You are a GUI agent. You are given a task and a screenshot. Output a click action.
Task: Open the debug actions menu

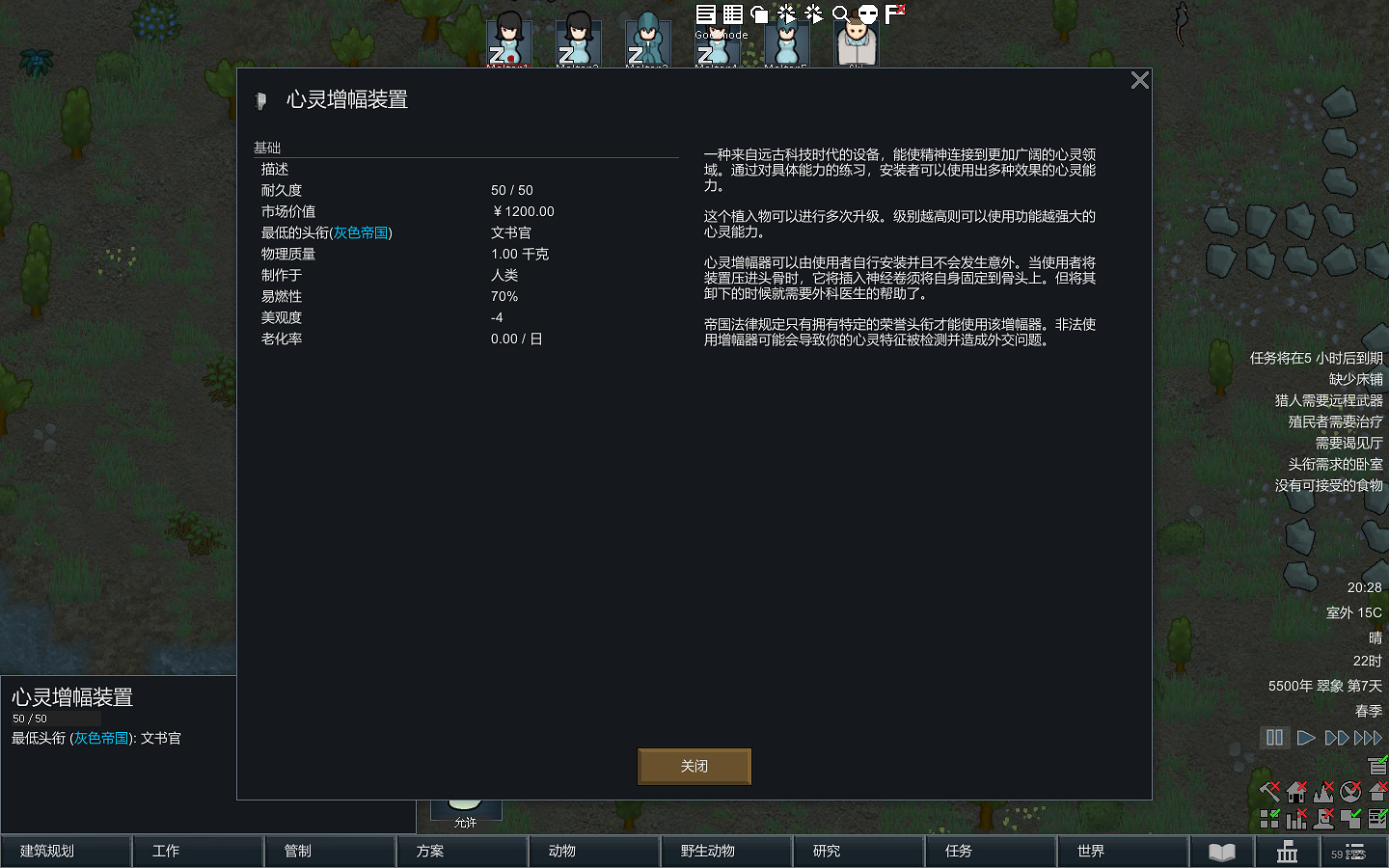click(x=786, y=14)
